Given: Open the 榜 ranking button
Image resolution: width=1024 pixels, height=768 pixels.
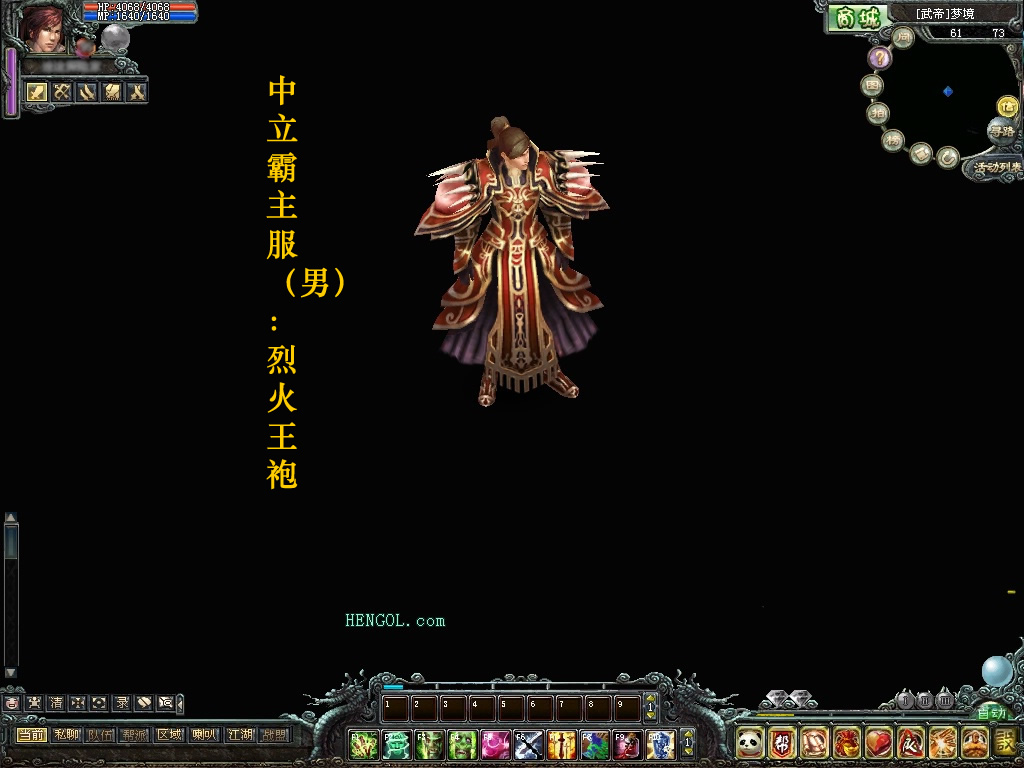Looking at the screenshot, I should (893, 140).
